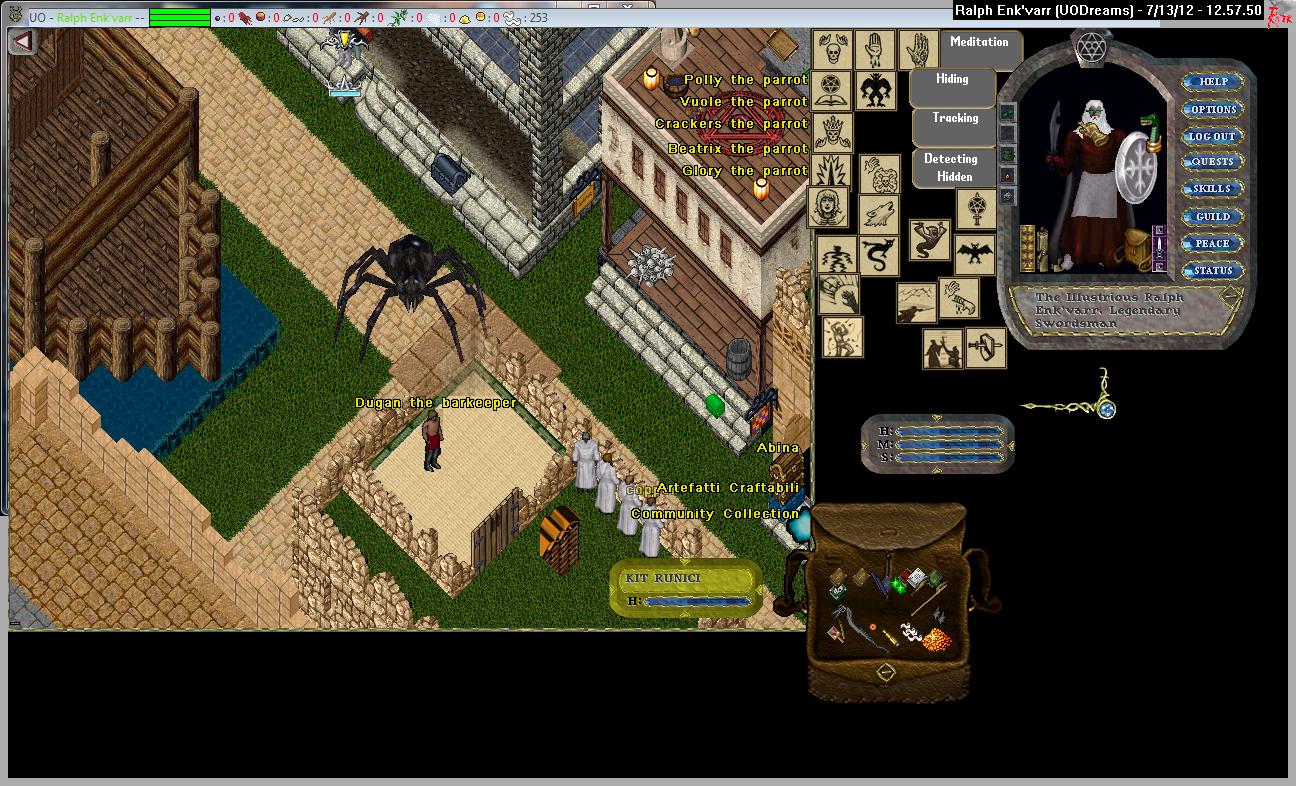Activate the pentagram spellbook icon
This screenshot has width=1296, height=786.
coord(830,90)
